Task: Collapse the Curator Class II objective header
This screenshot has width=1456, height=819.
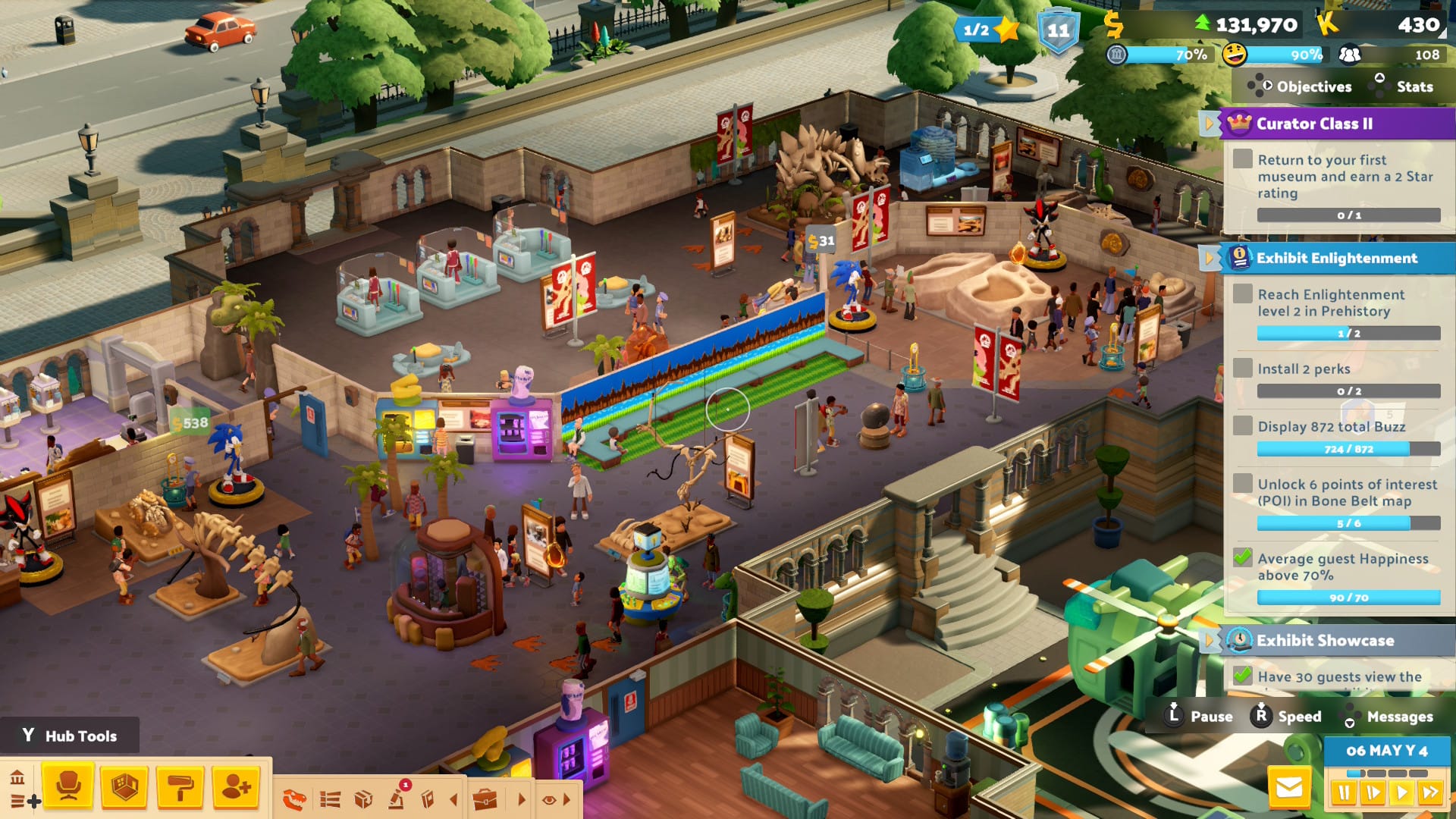Action: tap(1208, 124)
